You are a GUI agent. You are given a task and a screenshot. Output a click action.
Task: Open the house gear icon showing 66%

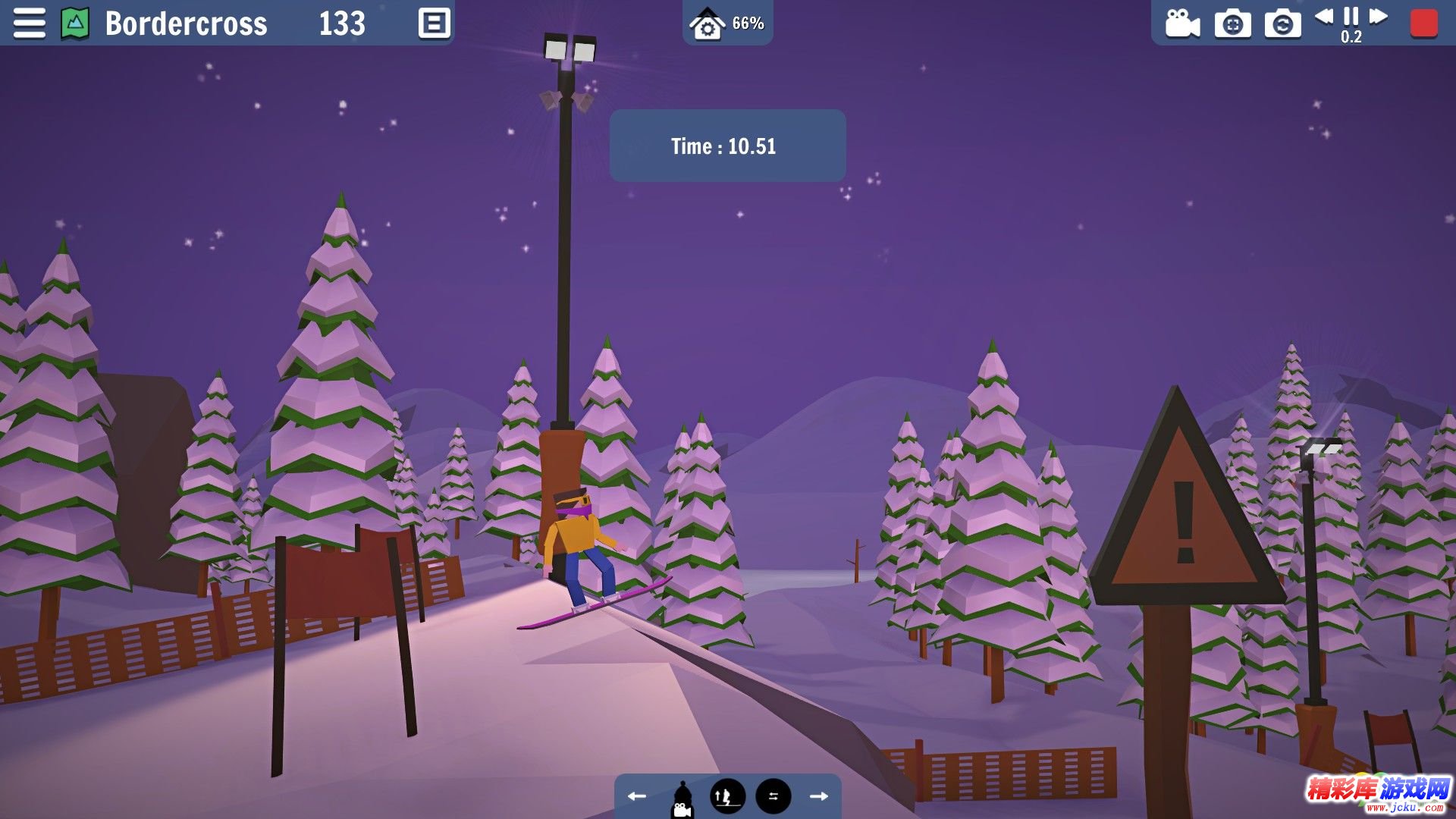708,24
